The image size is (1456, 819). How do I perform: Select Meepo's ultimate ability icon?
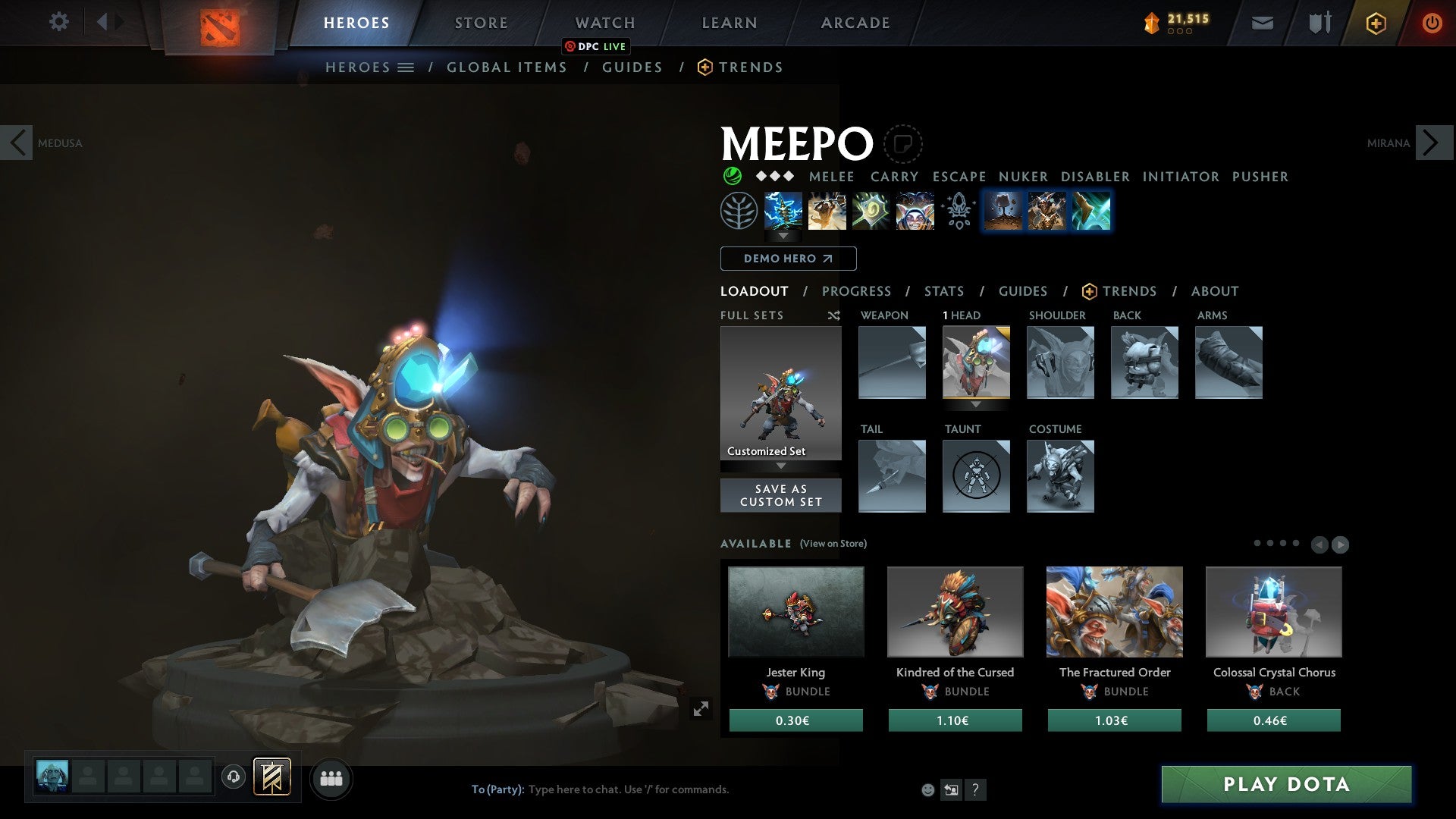click(915, 211)
